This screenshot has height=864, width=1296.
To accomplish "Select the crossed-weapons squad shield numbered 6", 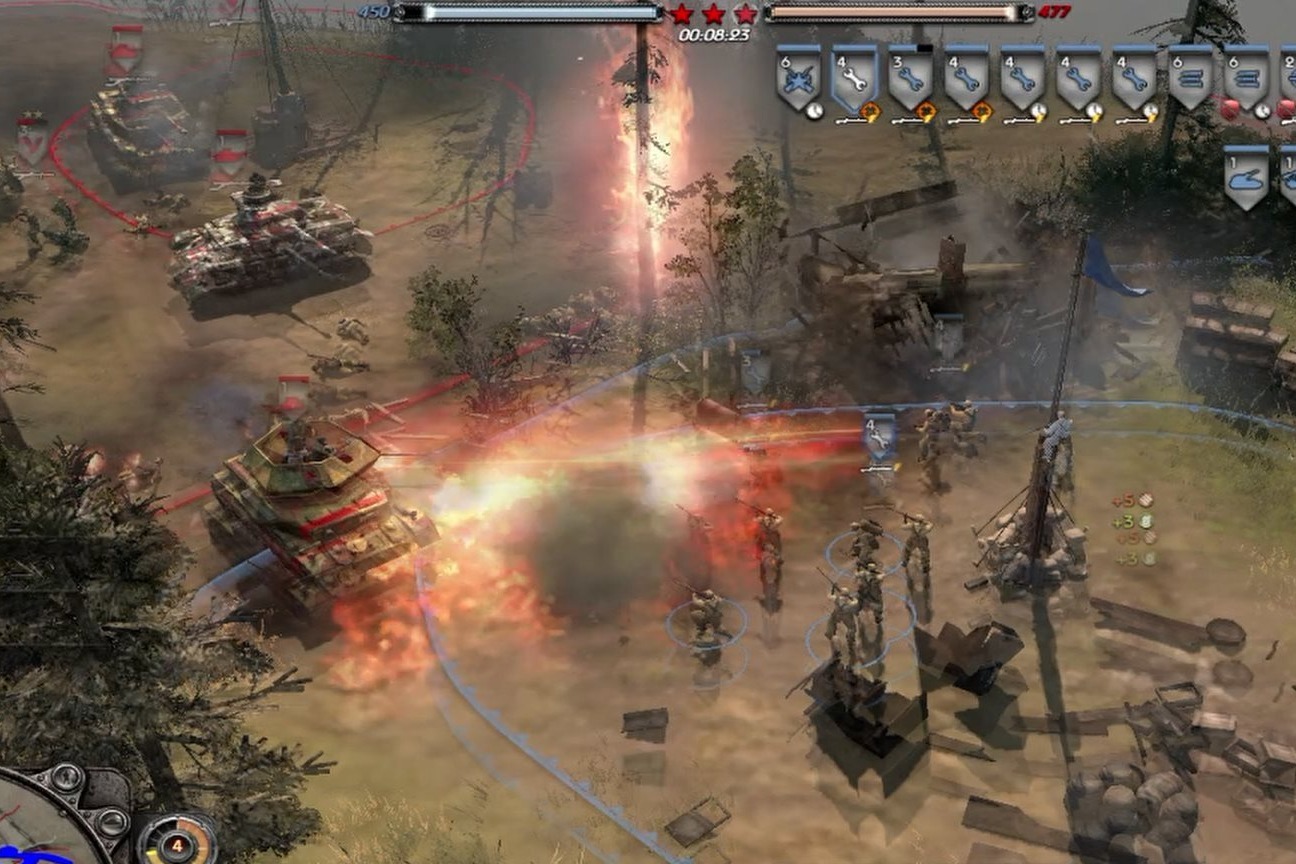I will [798, 77].
